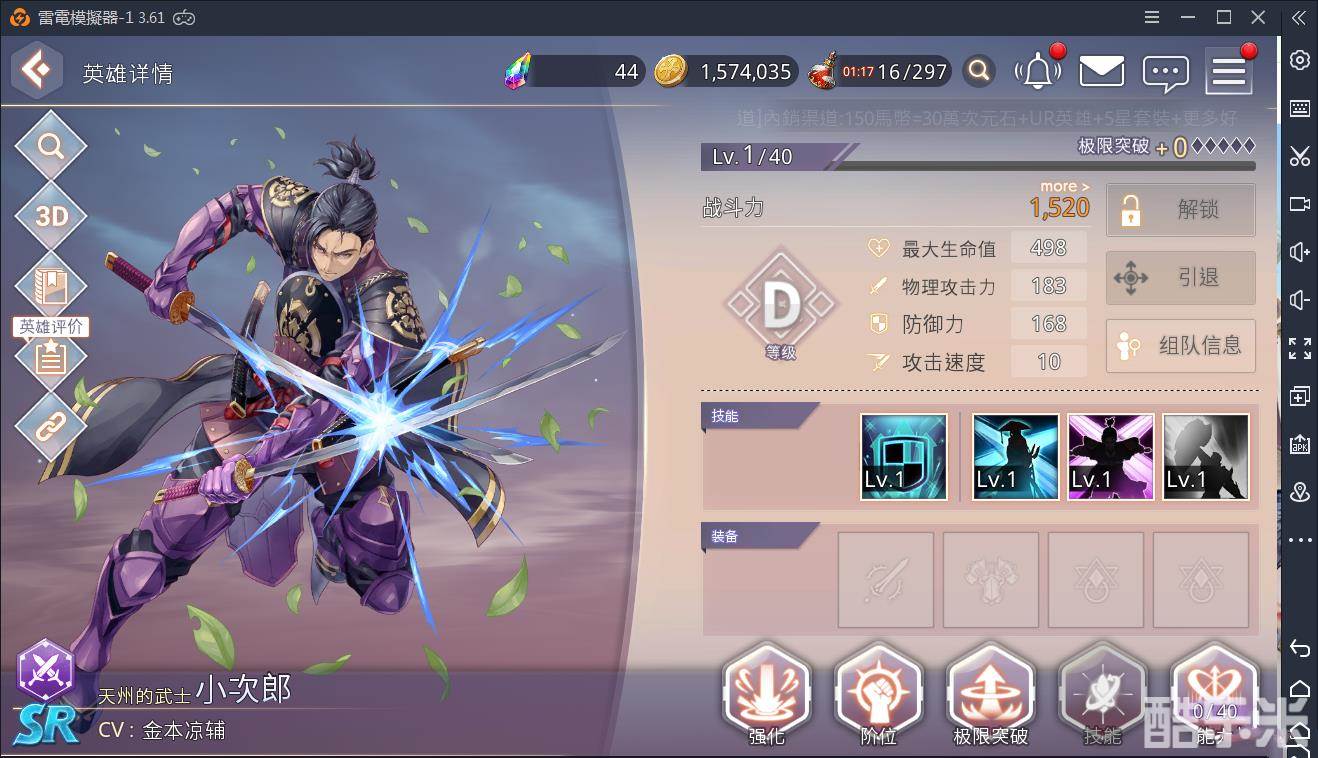
Task: Select the purple crossed-slash skill icon
Action: (x=1110, y=456)
